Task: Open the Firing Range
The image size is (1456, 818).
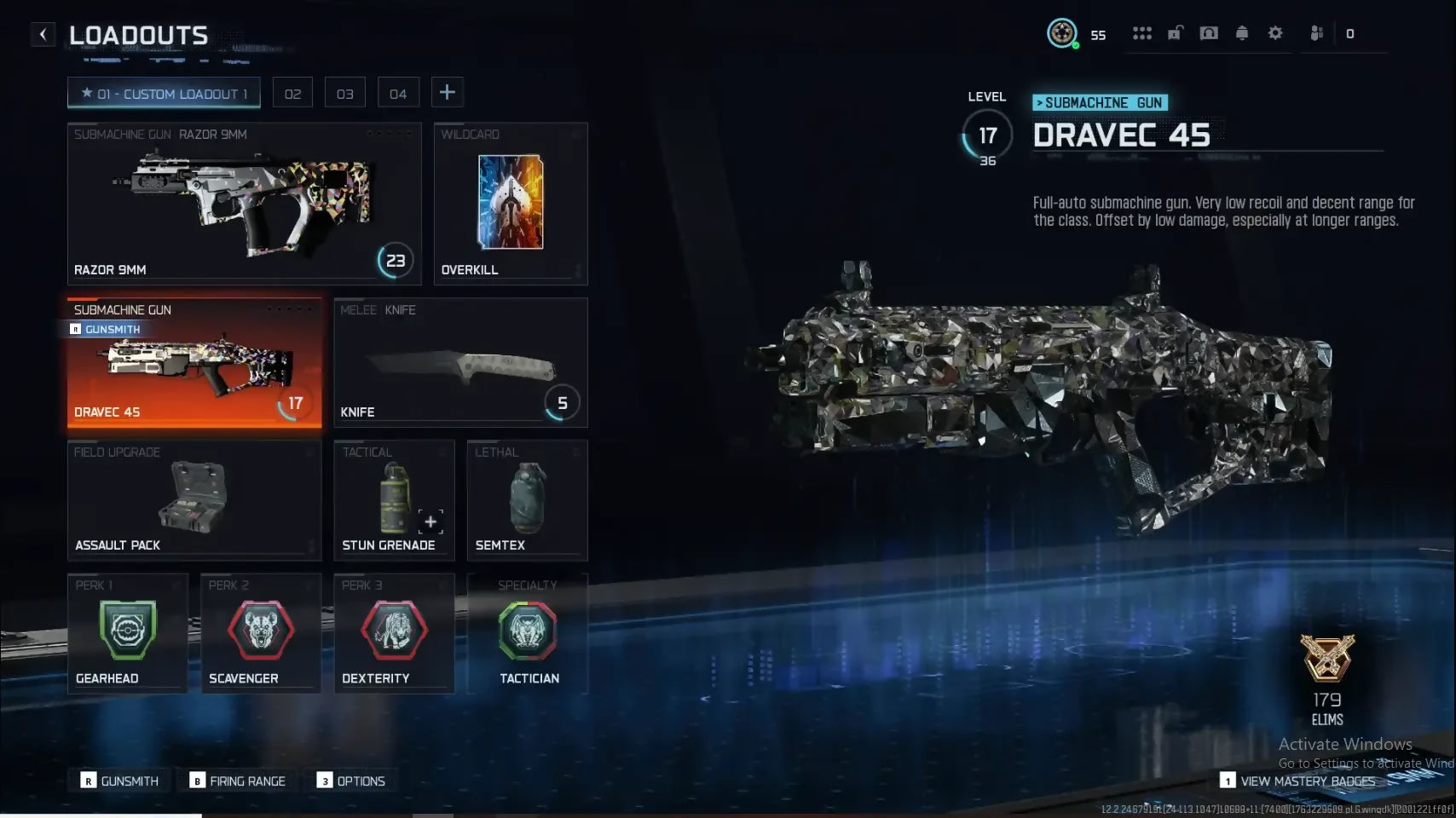Action: click(239, 781)
